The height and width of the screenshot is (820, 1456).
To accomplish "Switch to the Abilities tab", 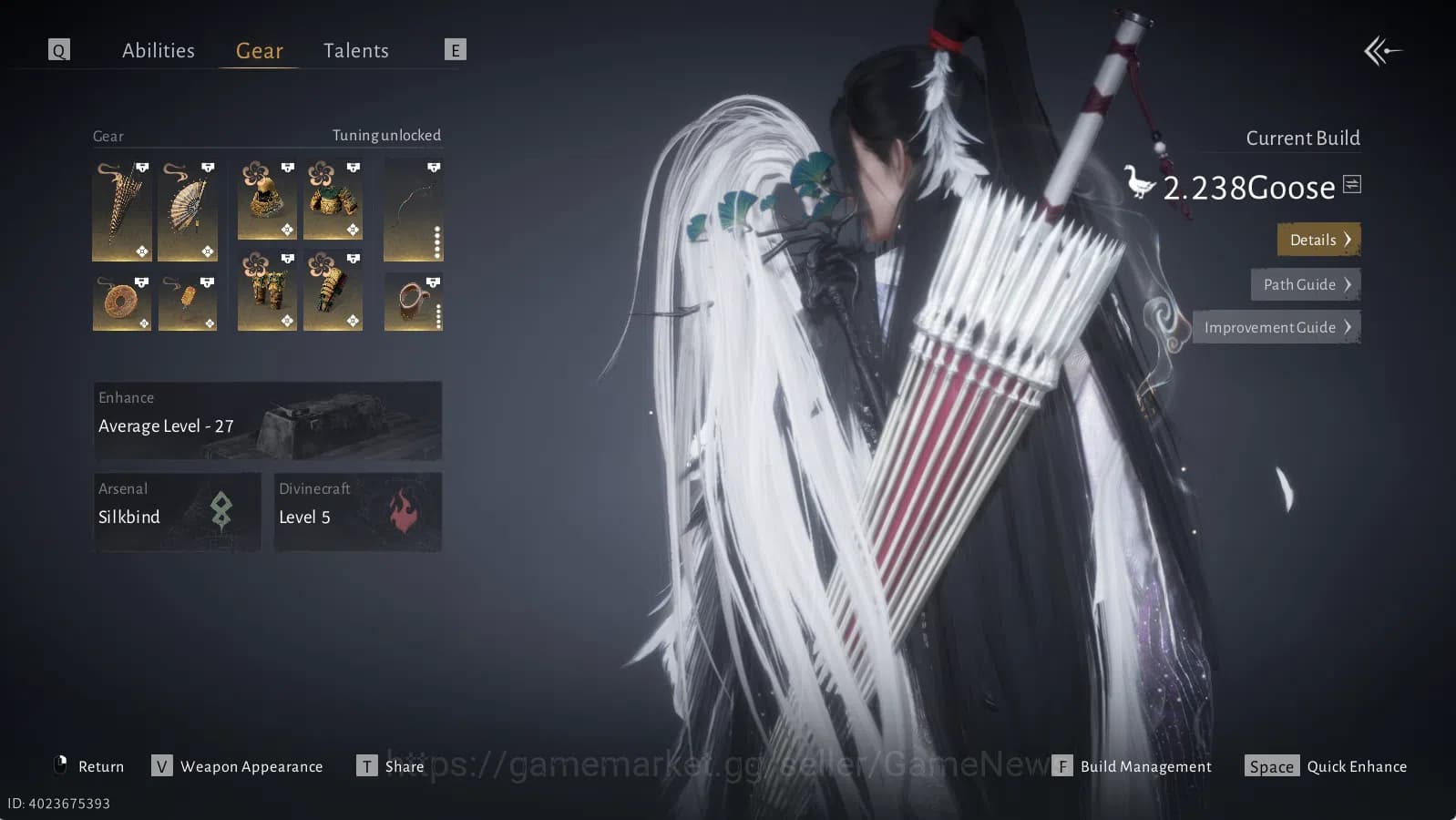I will (x=159, y=50).
